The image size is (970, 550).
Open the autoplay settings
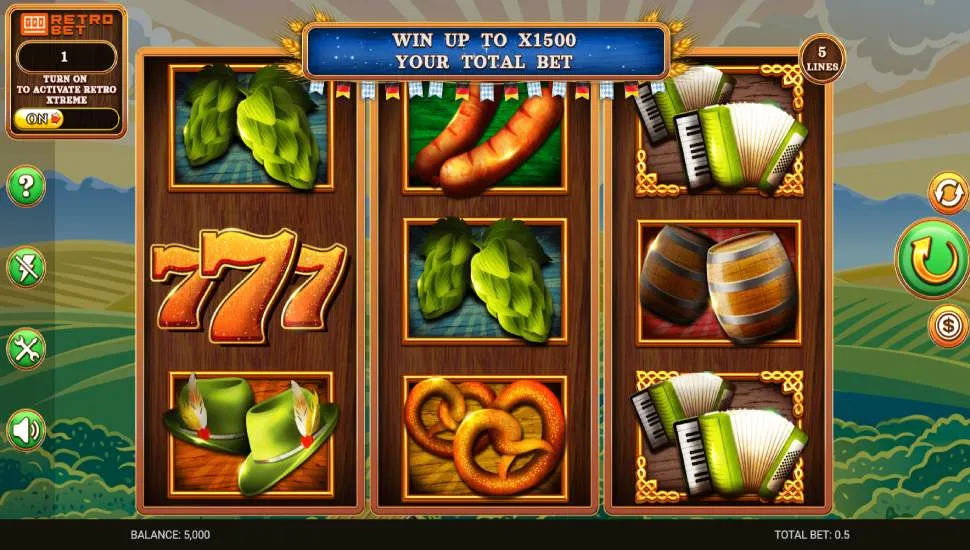coord(947,192)
